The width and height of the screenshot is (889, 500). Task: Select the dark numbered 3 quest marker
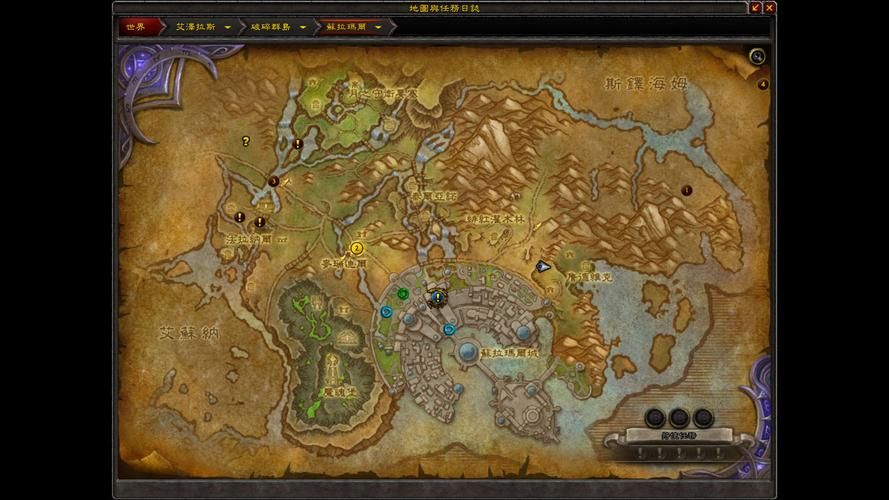pos(274,181)
